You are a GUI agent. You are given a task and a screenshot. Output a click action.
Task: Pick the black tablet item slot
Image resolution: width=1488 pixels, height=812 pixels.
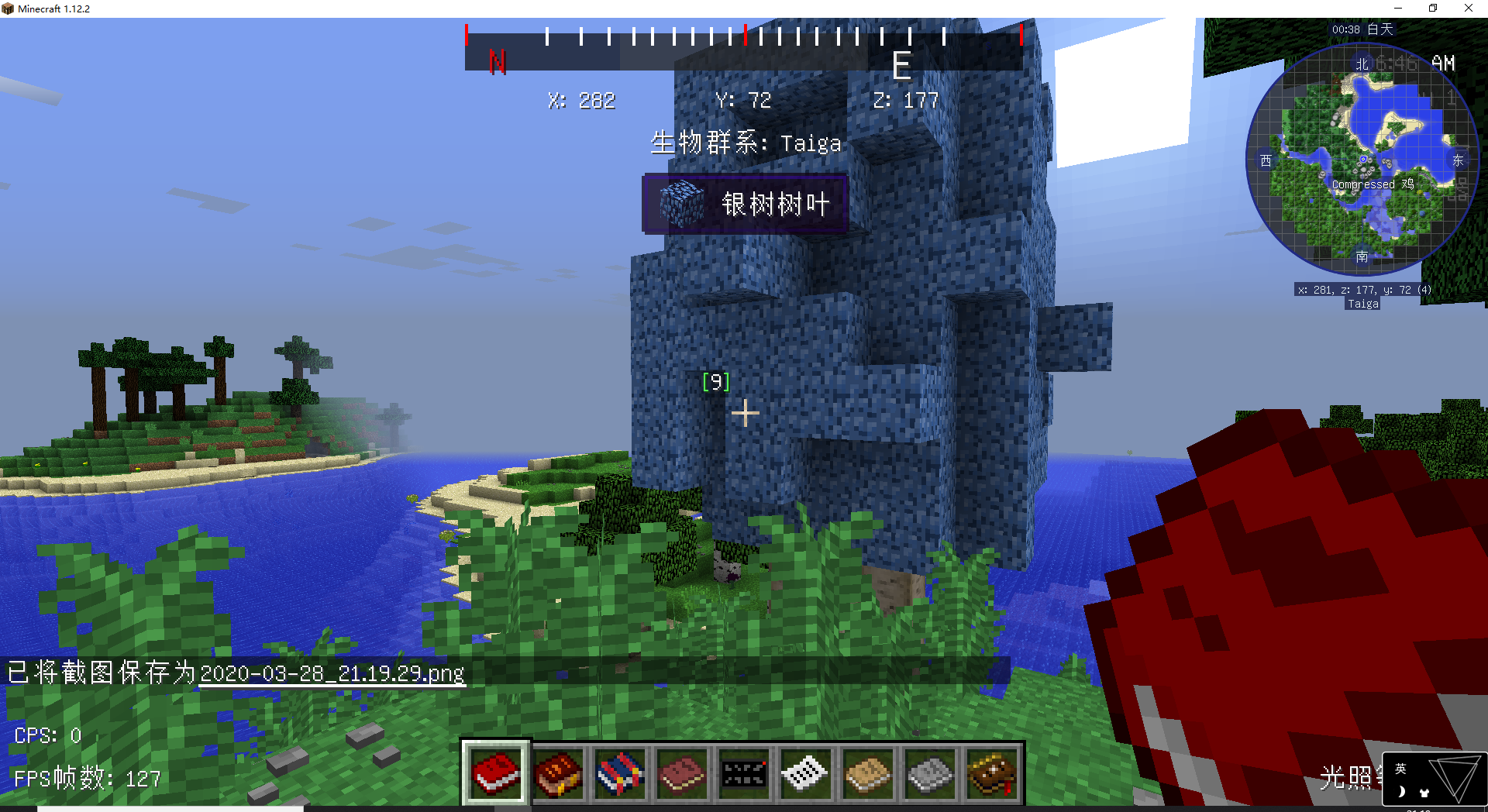coord(744,773)
